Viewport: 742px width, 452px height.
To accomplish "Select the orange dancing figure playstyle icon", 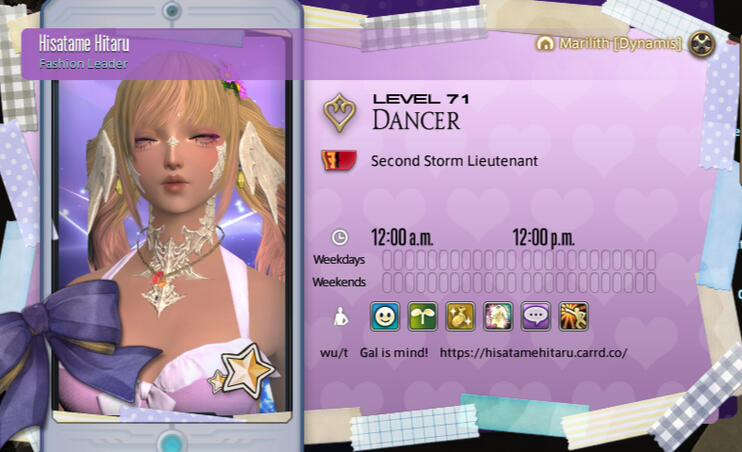I will tap(573, 317).
